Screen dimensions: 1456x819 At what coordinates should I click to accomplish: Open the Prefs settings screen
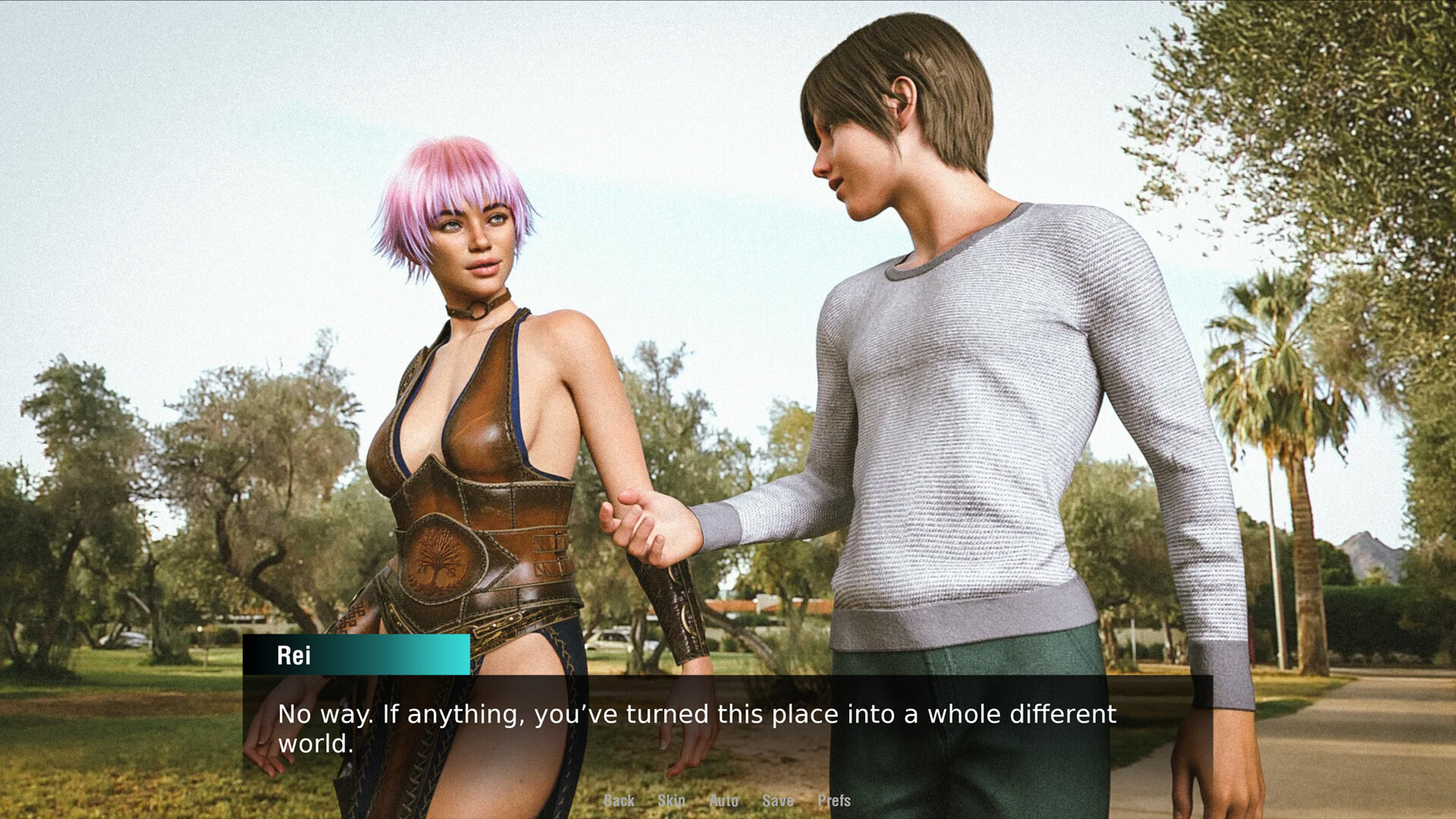tap(833, 800)
